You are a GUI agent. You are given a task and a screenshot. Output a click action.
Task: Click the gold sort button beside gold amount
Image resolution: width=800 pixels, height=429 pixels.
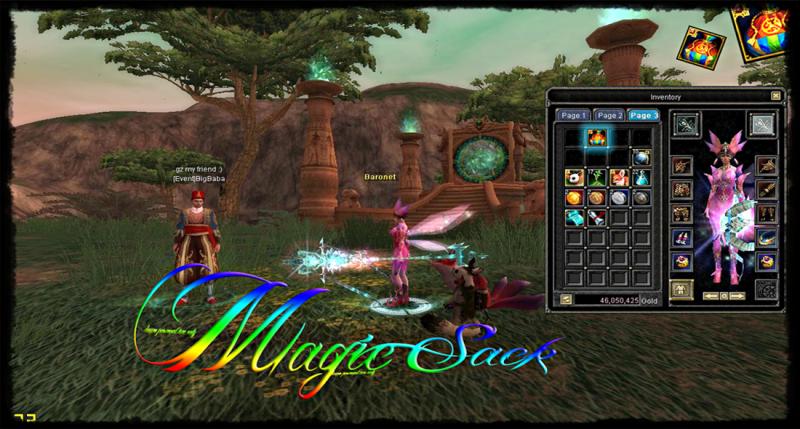pos(565,298)
